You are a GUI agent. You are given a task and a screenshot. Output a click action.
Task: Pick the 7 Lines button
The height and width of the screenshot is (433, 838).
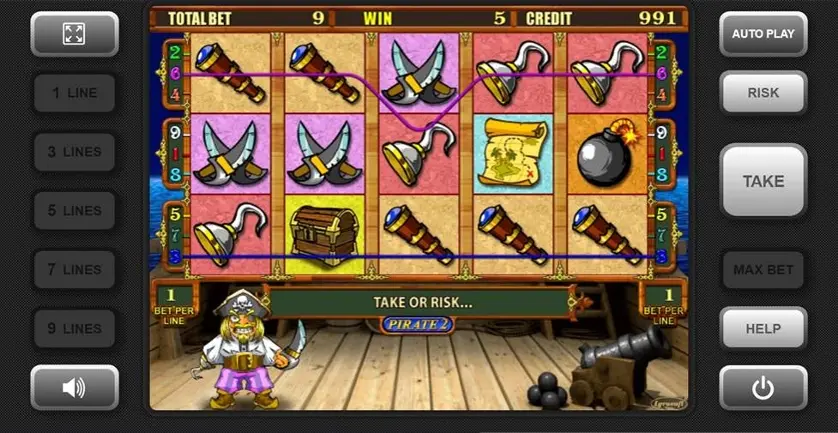[x=74, y=270]
